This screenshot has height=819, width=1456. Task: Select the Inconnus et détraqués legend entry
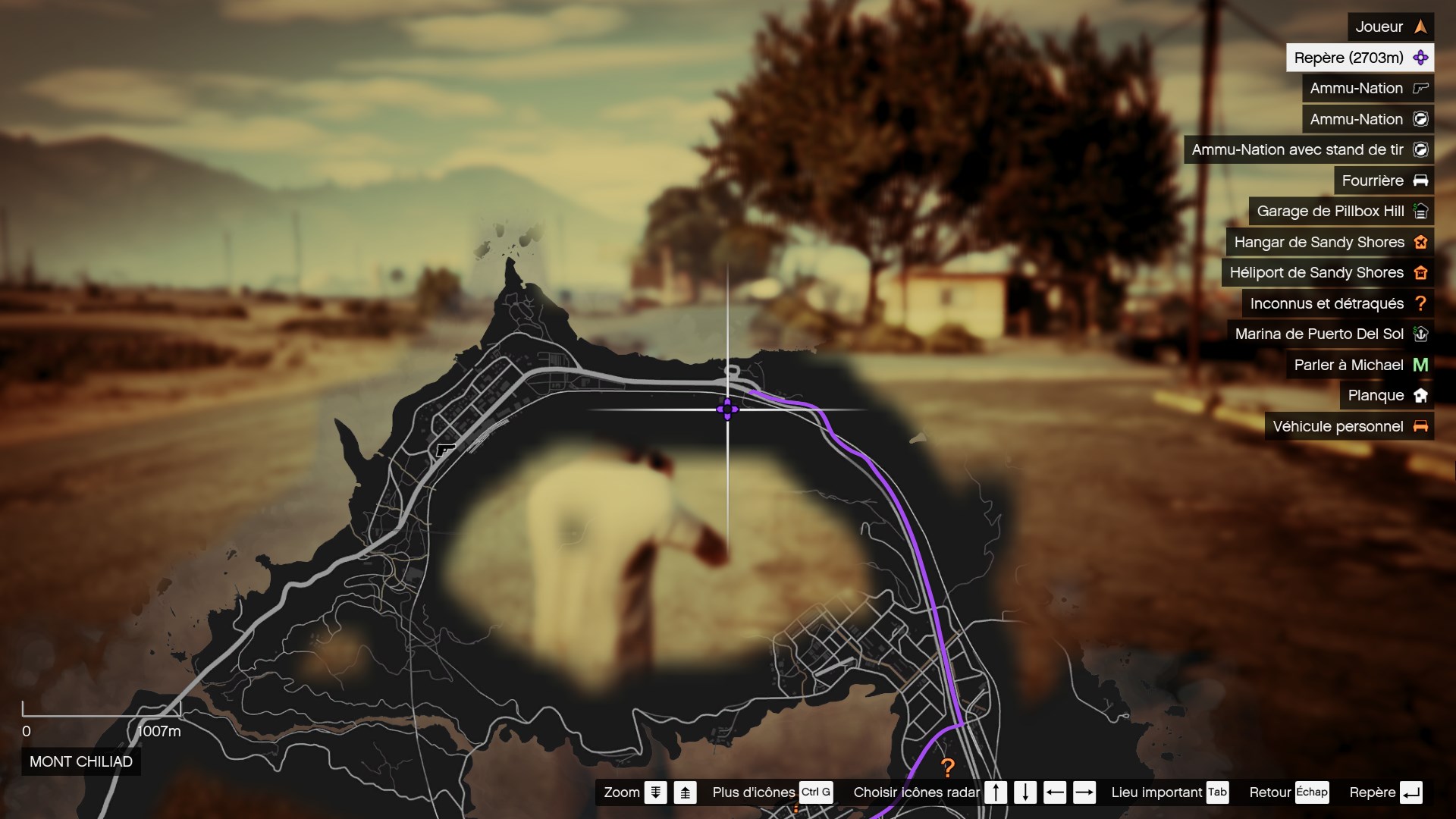click(1327, 303)
